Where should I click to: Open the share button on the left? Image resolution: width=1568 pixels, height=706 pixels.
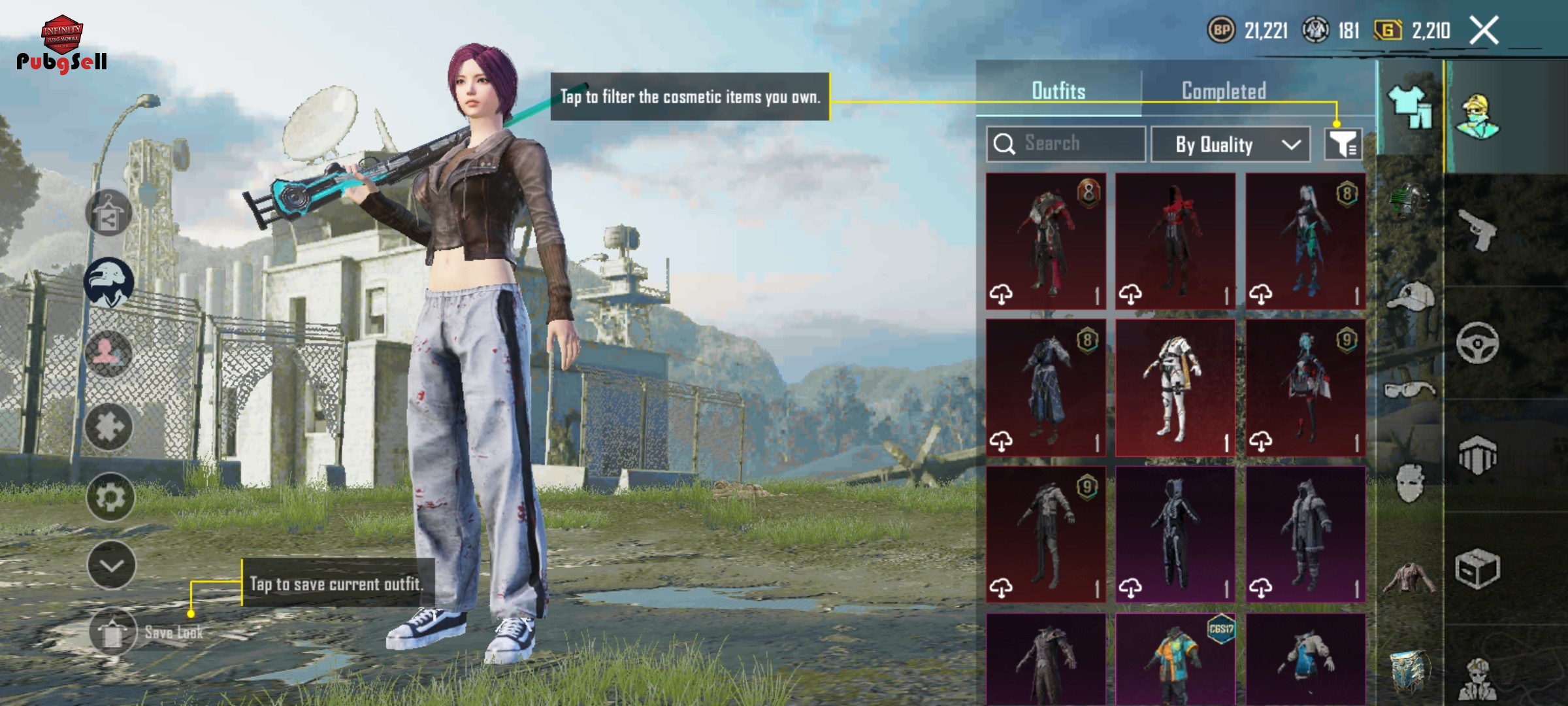(109, 214)
